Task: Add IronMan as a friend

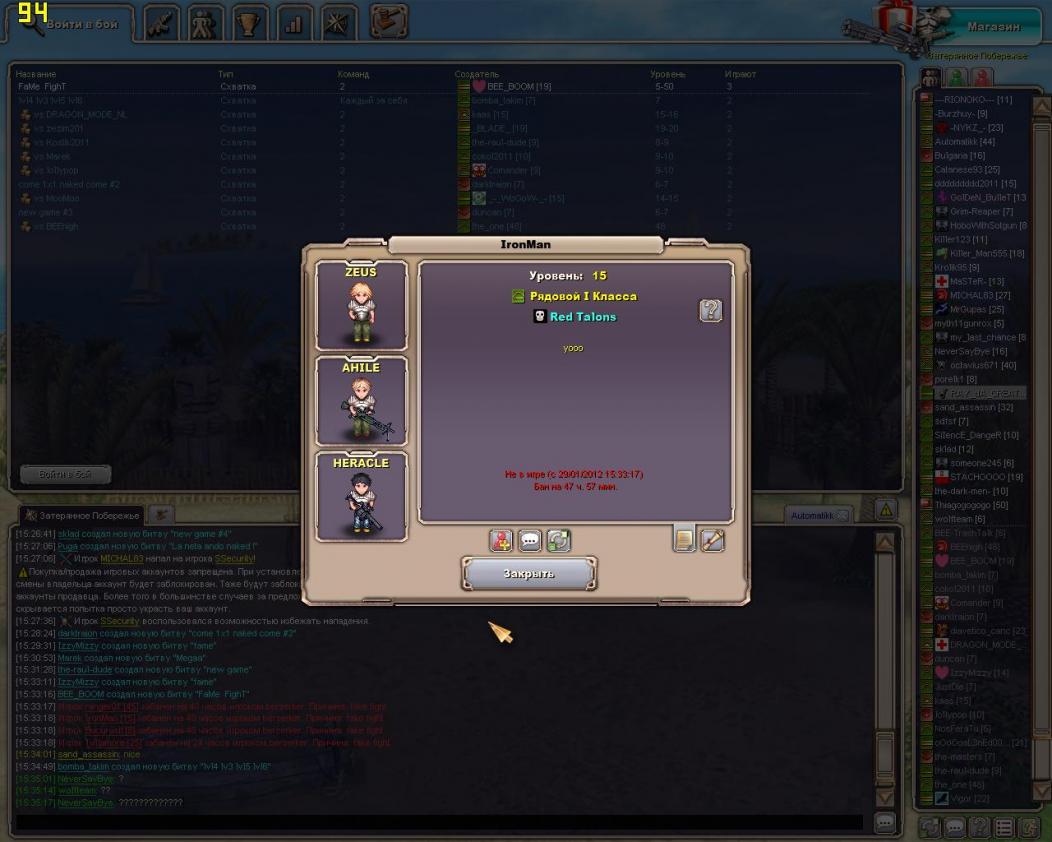Action: point(501,541)
